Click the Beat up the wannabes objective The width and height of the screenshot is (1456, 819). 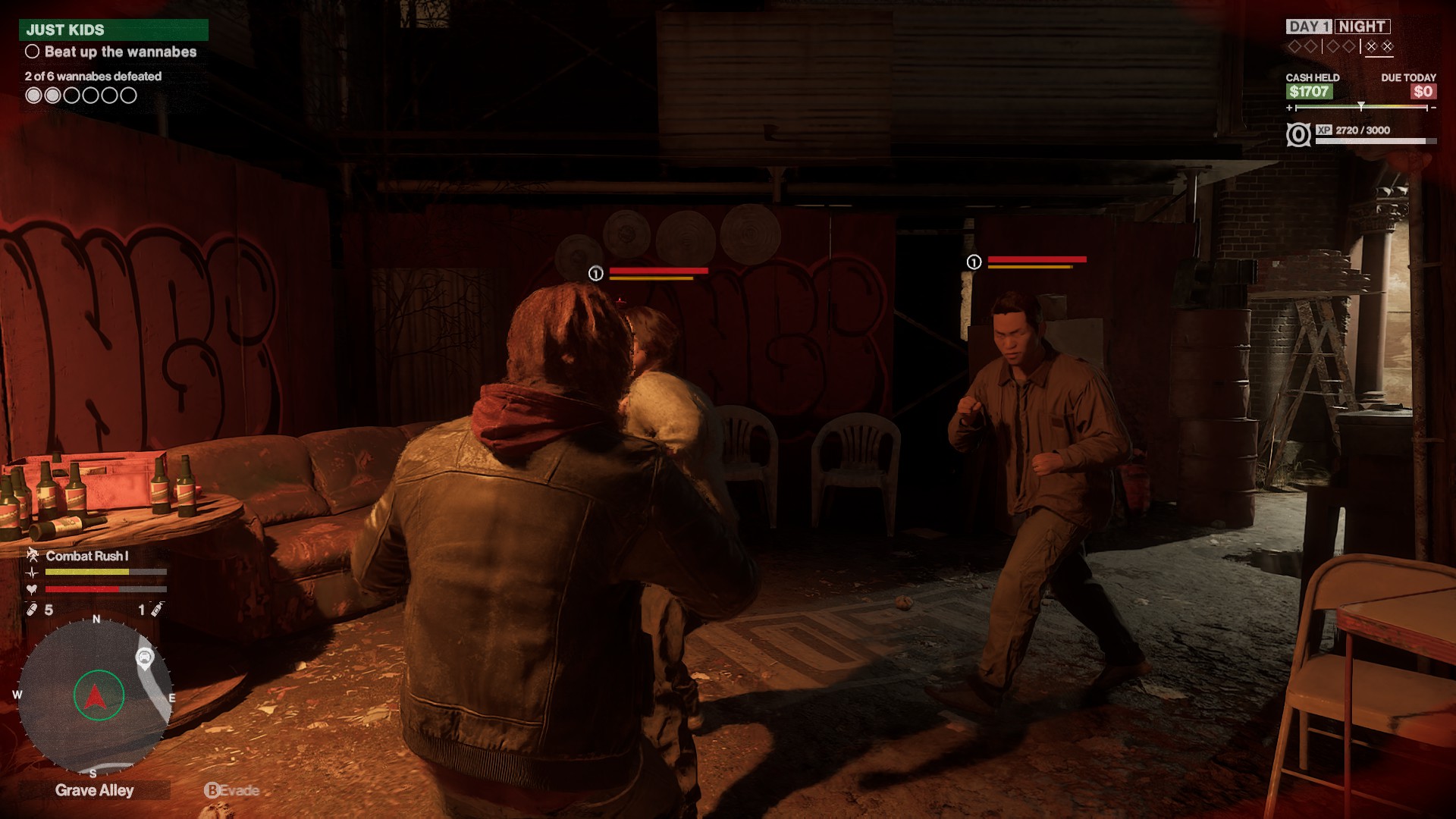coord(120,52)
